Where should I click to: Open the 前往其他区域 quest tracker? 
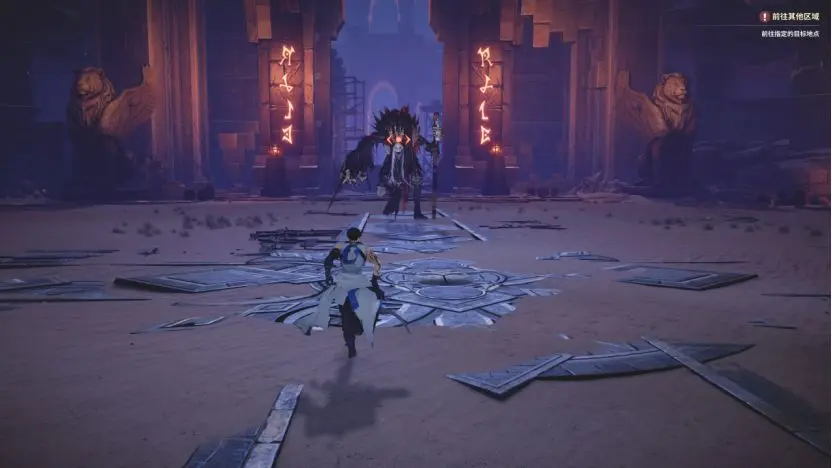point(796,17)
